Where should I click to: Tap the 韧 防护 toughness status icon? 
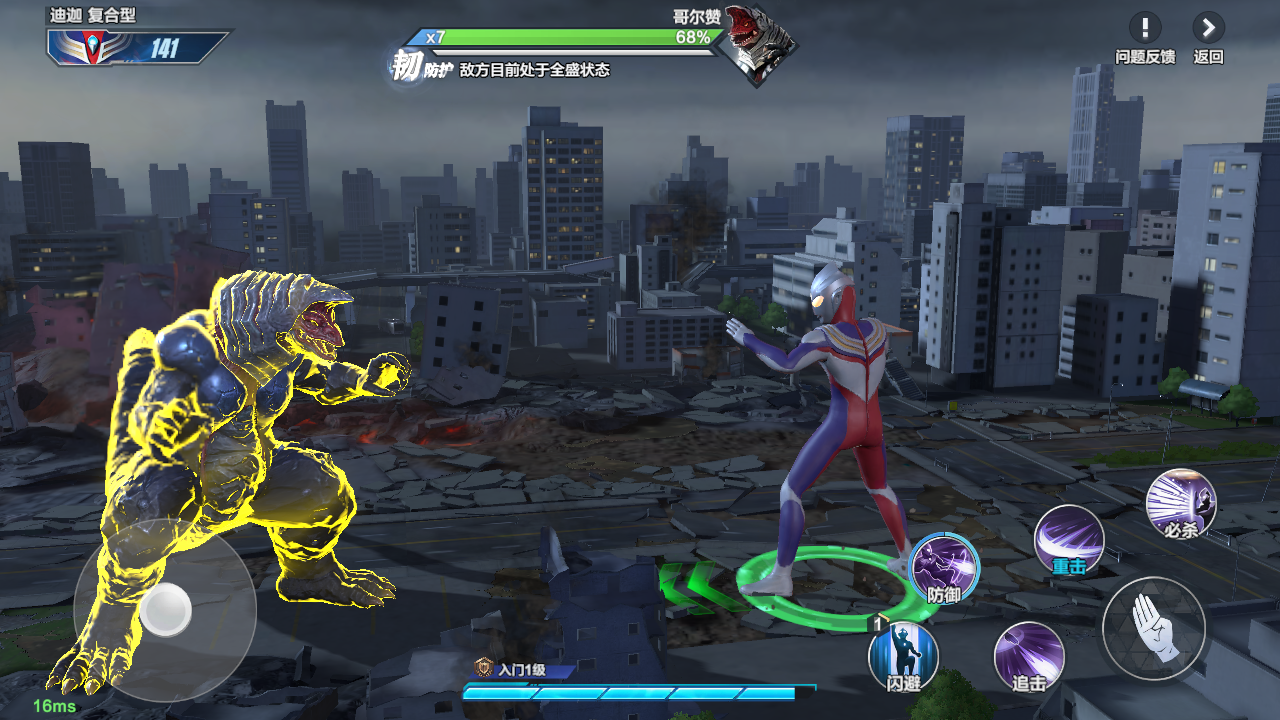point(406,68)
